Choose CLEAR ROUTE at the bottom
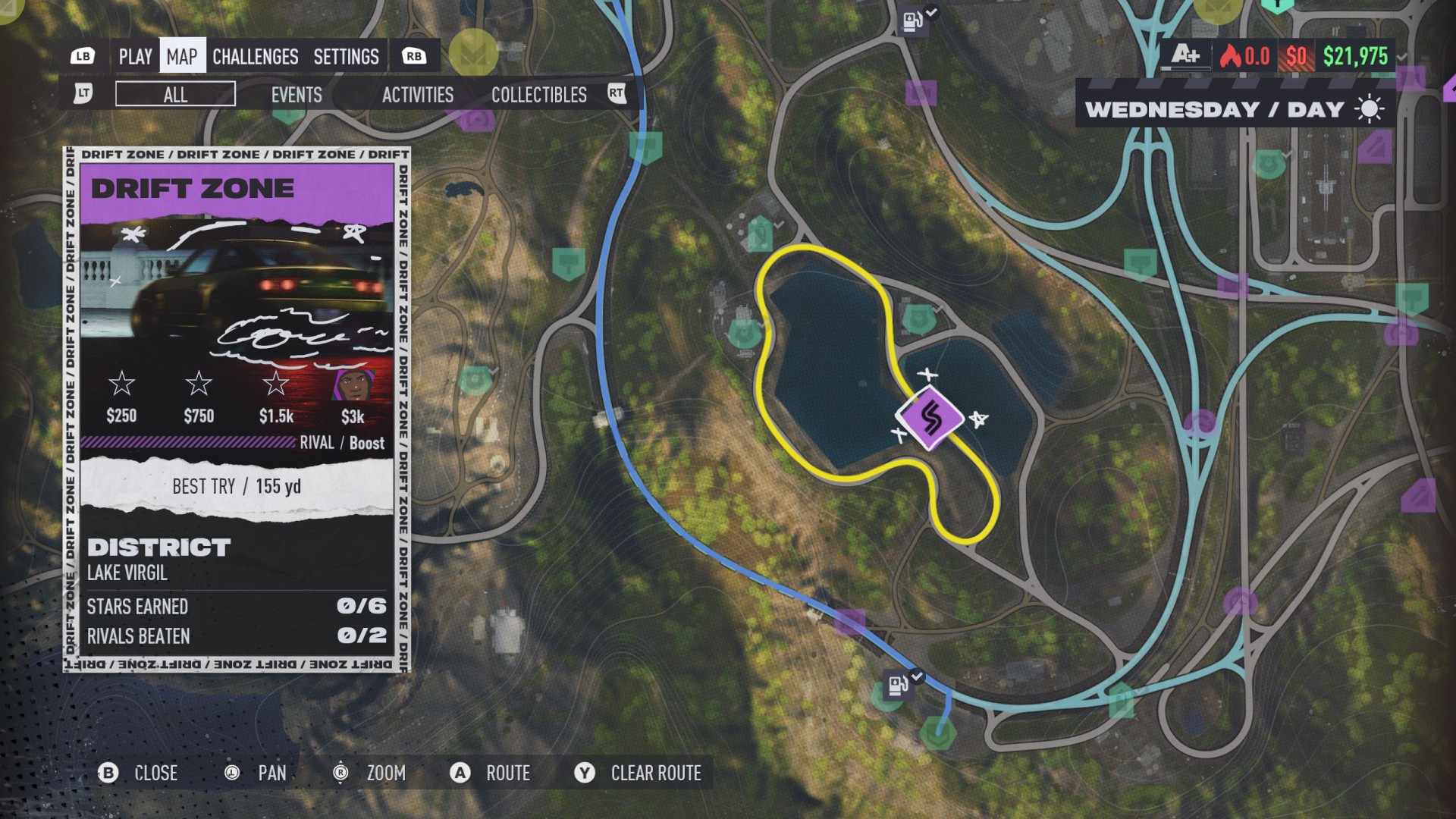Image resolution: width=1456 pixels, height=819 pixels. tap(639, 773)
